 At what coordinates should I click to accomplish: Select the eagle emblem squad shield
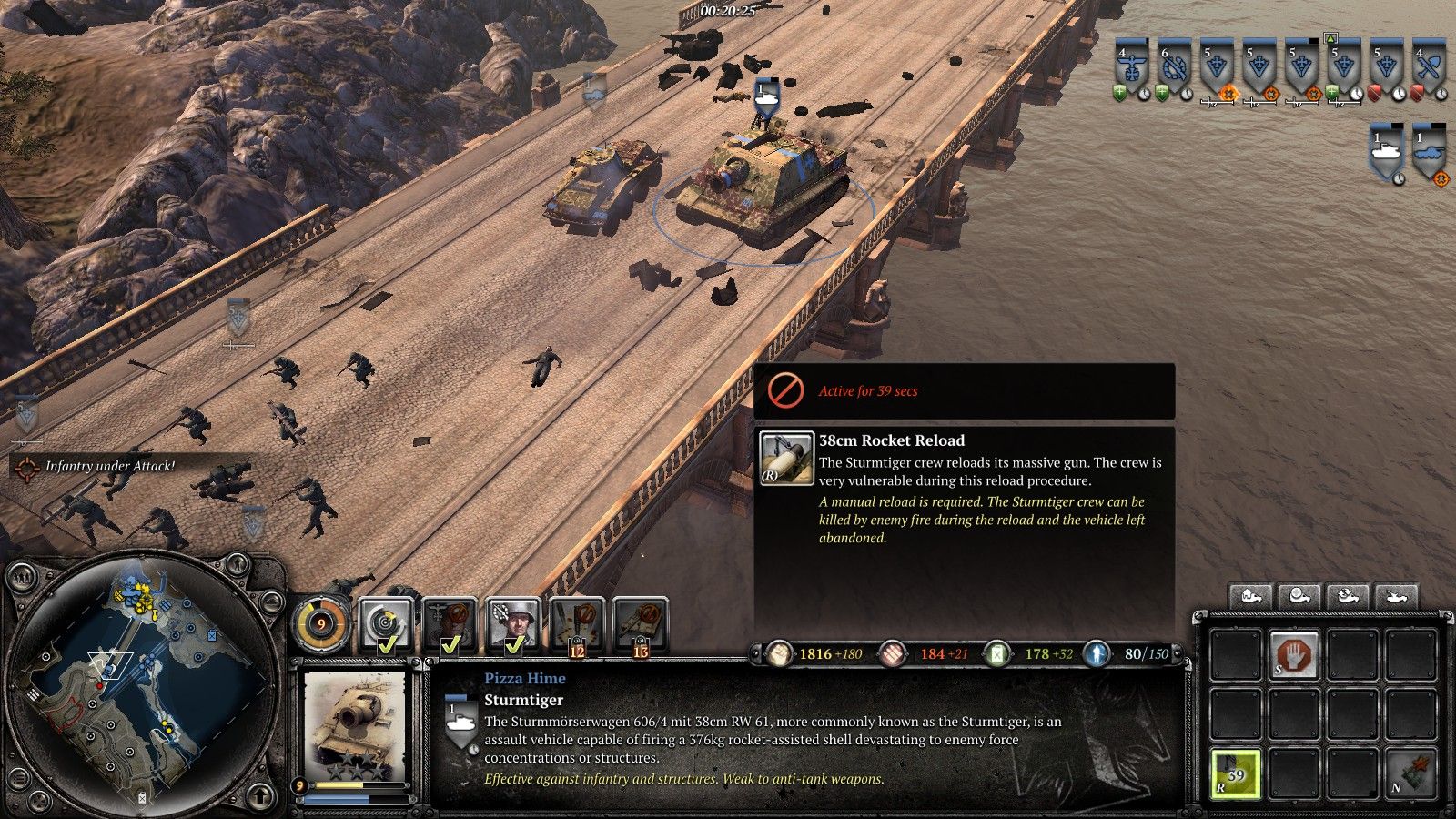[x=1131, y=66]
